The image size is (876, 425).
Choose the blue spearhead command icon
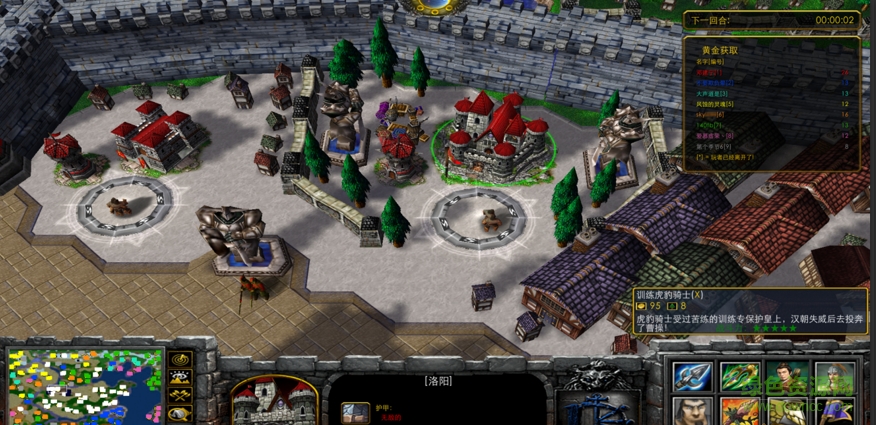click(x=690, y=376)
